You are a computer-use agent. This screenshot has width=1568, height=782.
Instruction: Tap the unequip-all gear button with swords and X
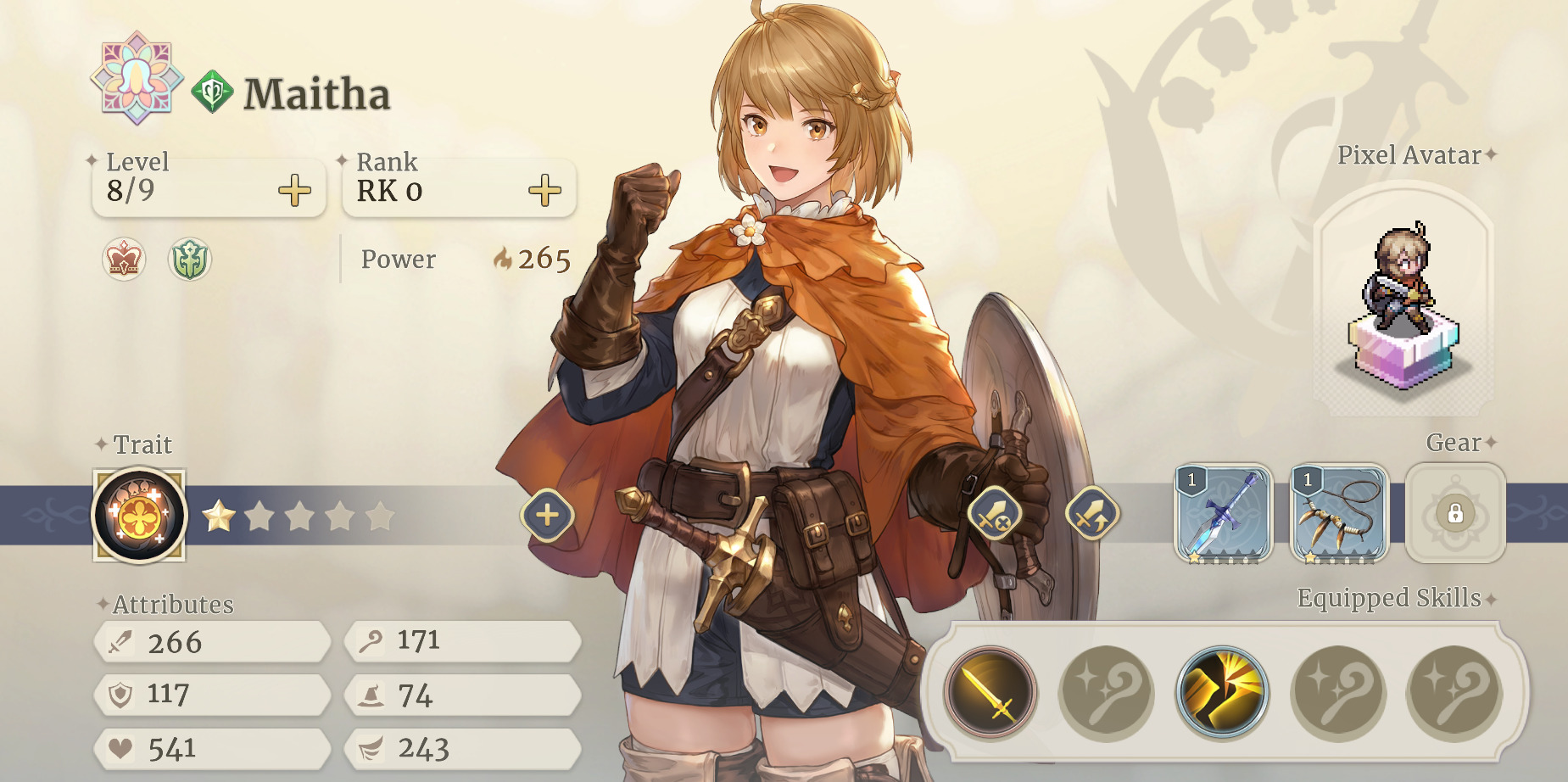point(995,514)
